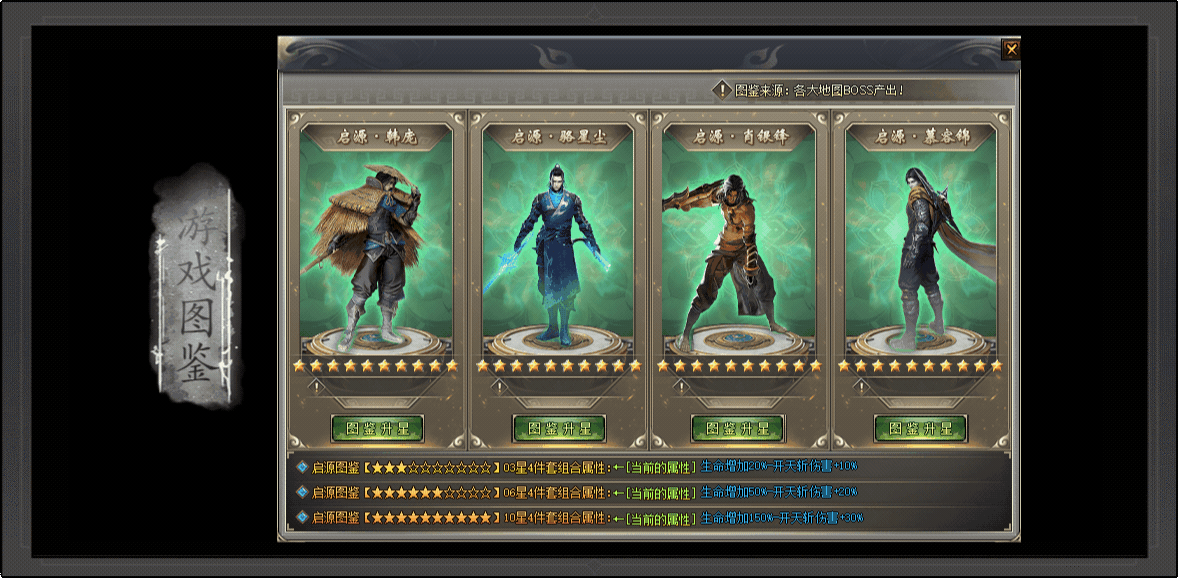Open exclamation info under 启源·骆星尘 stars

(499, 387)
